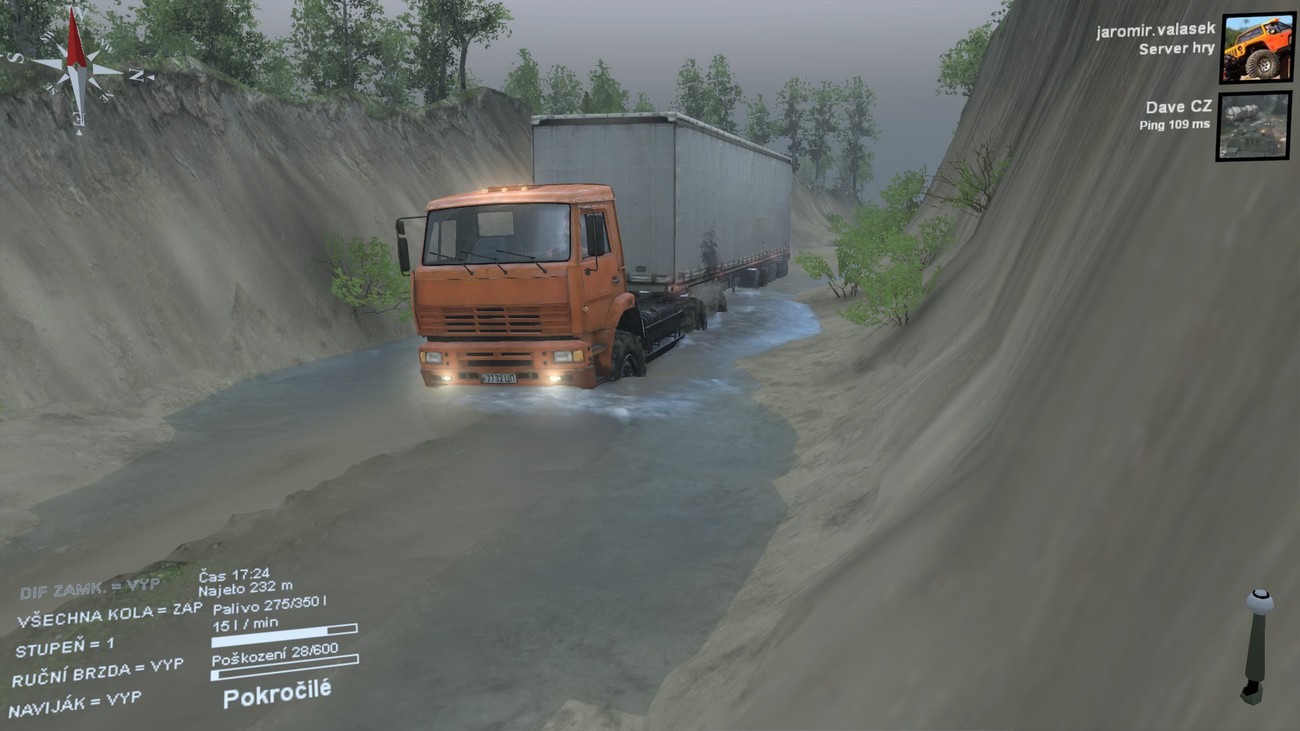Select Dave CZ's player thumbnail
The height and width of the screenshot is (731, 1300).
tap(1253, 126)
